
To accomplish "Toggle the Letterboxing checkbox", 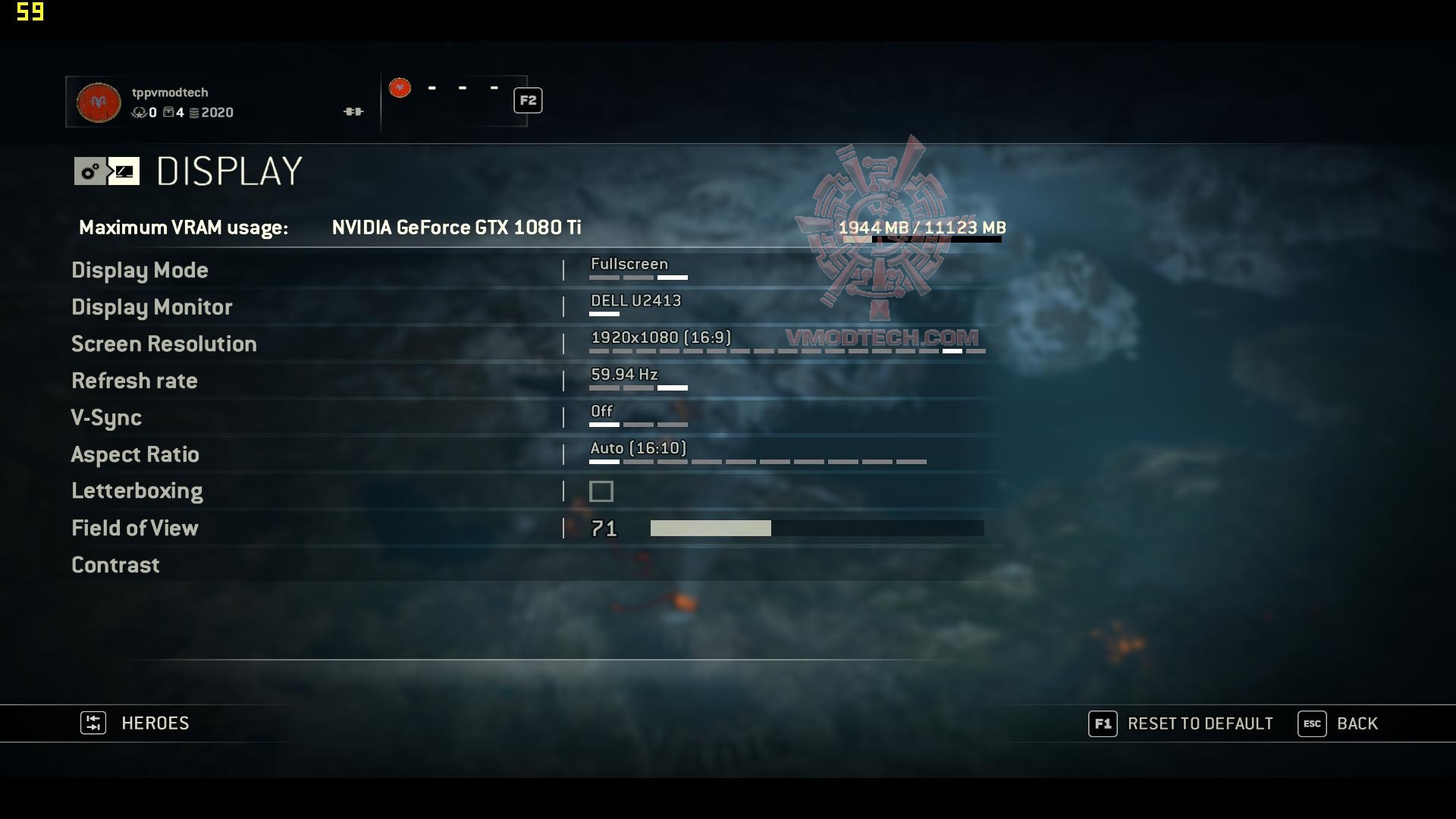I will 601,491.
